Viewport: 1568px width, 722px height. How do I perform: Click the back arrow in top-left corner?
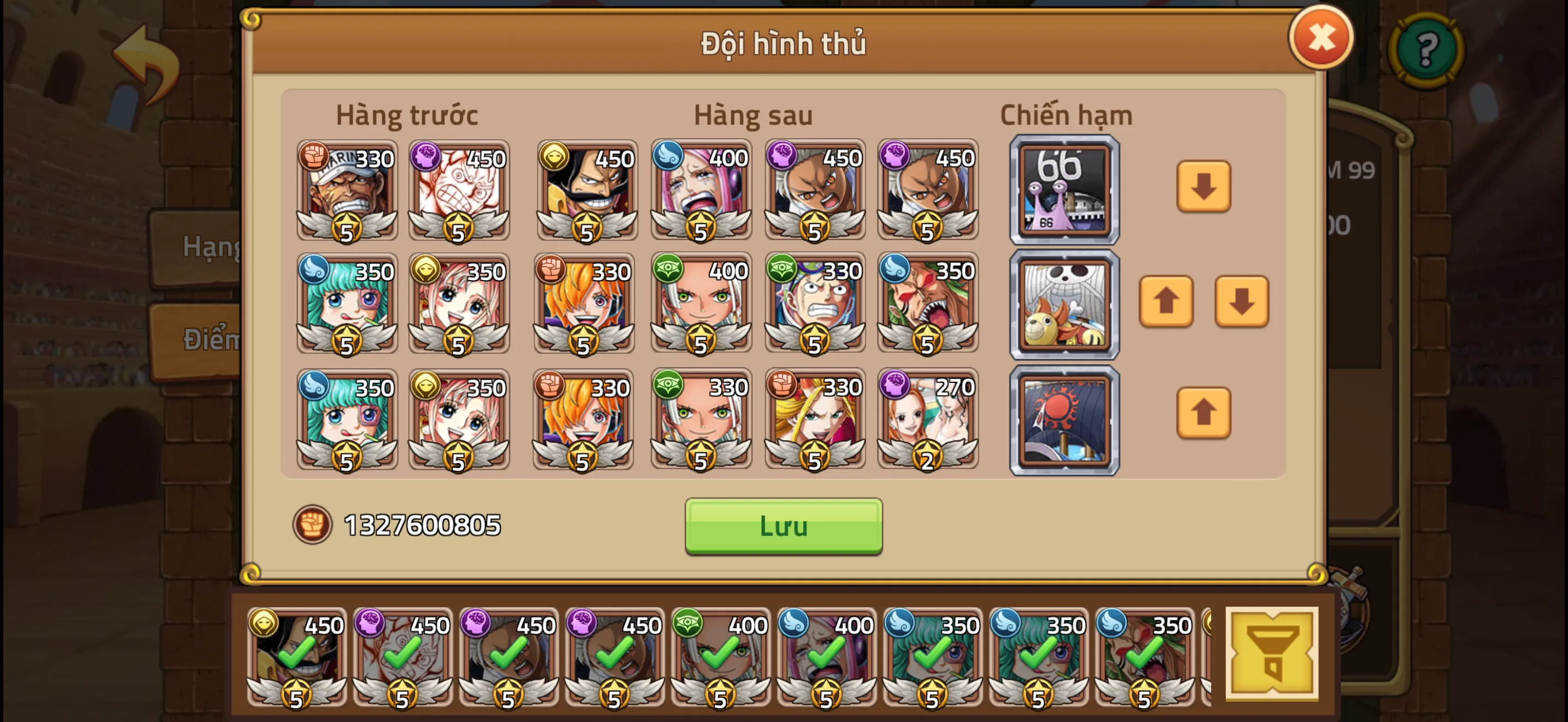point(146,61)
